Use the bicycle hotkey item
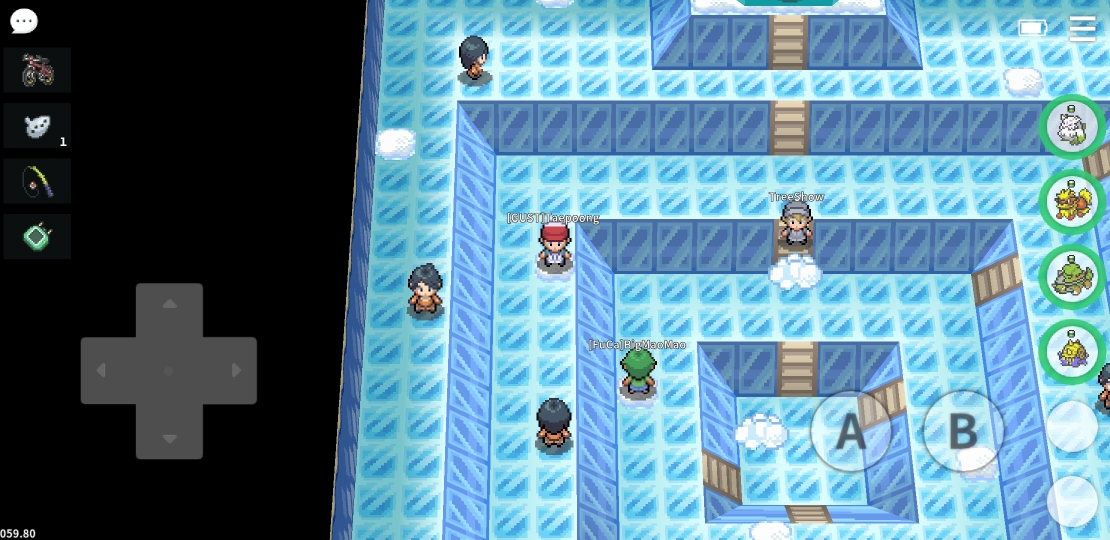1110x540 pixels. pos(37,70)
